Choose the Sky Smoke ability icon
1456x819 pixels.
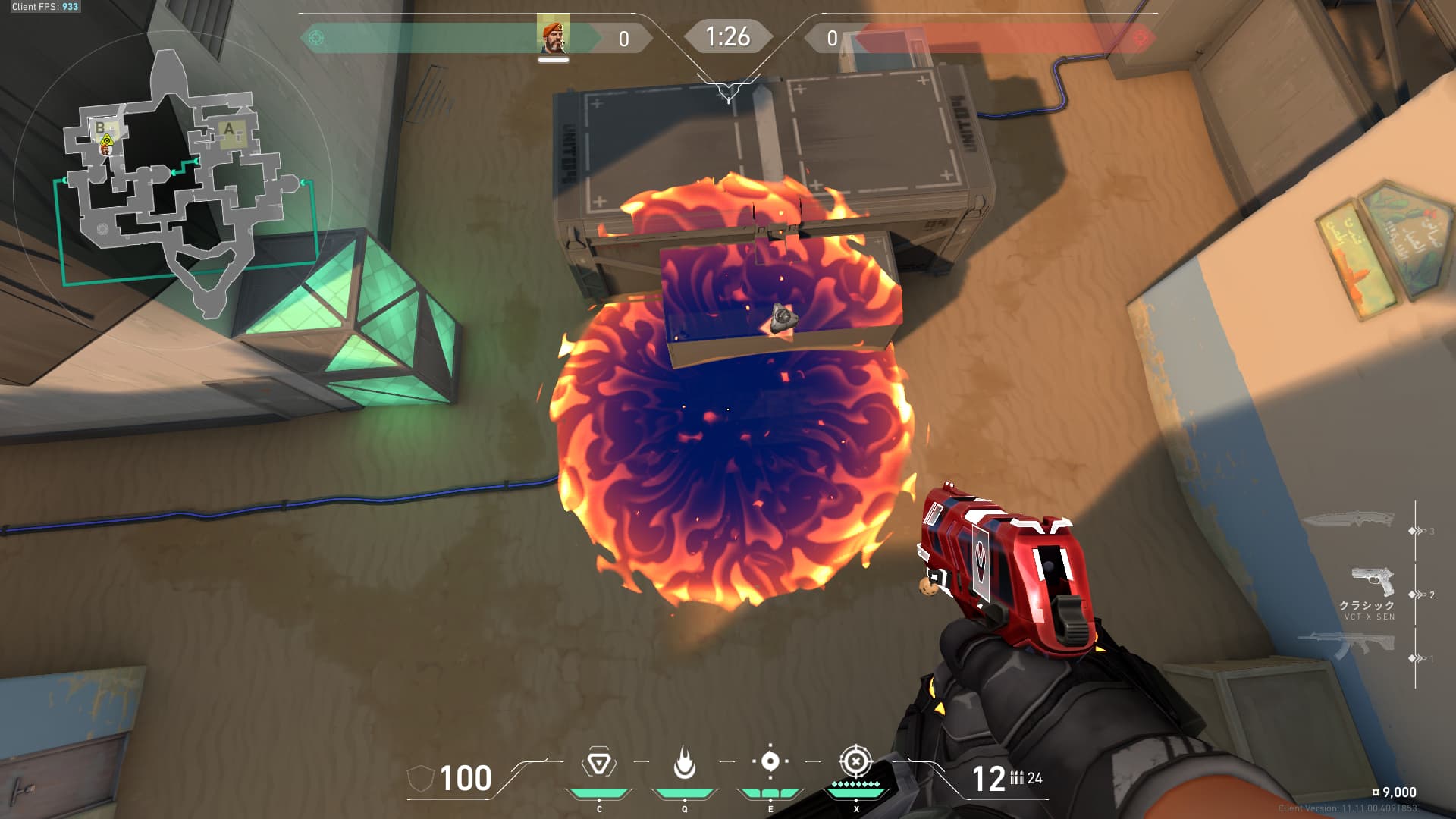[770, 761]
